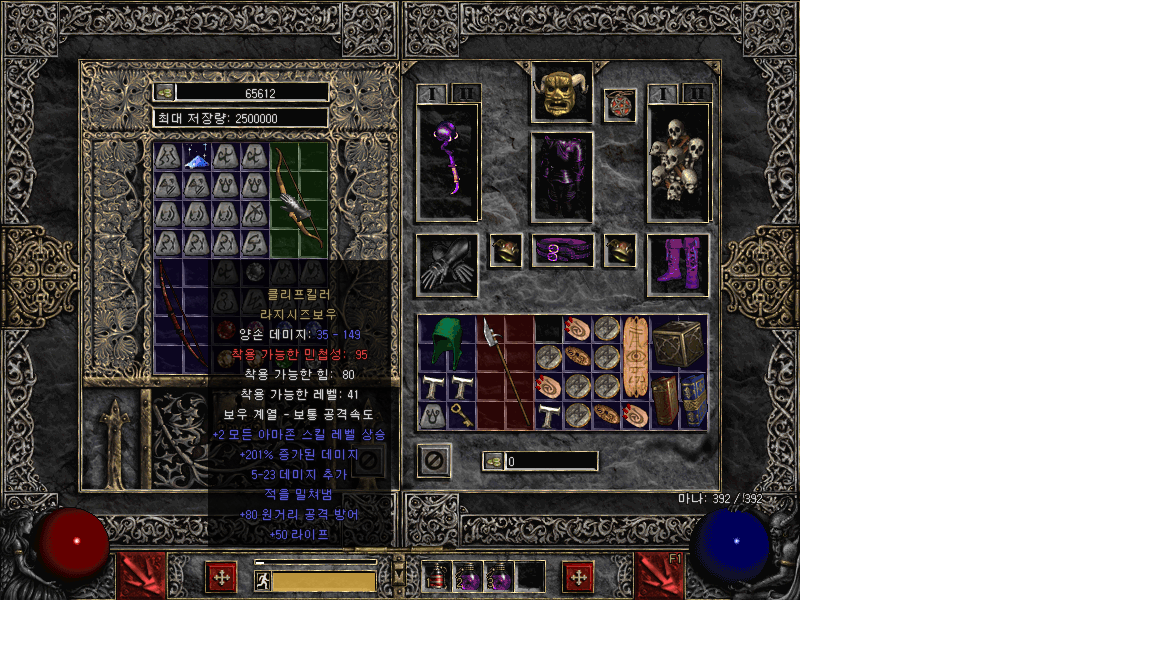Viewport: 1152px width, 648px height.
Task: Pick the skull-pile shield in the off-hand slot
Action: pyautogui.click(x=678, y=162)
